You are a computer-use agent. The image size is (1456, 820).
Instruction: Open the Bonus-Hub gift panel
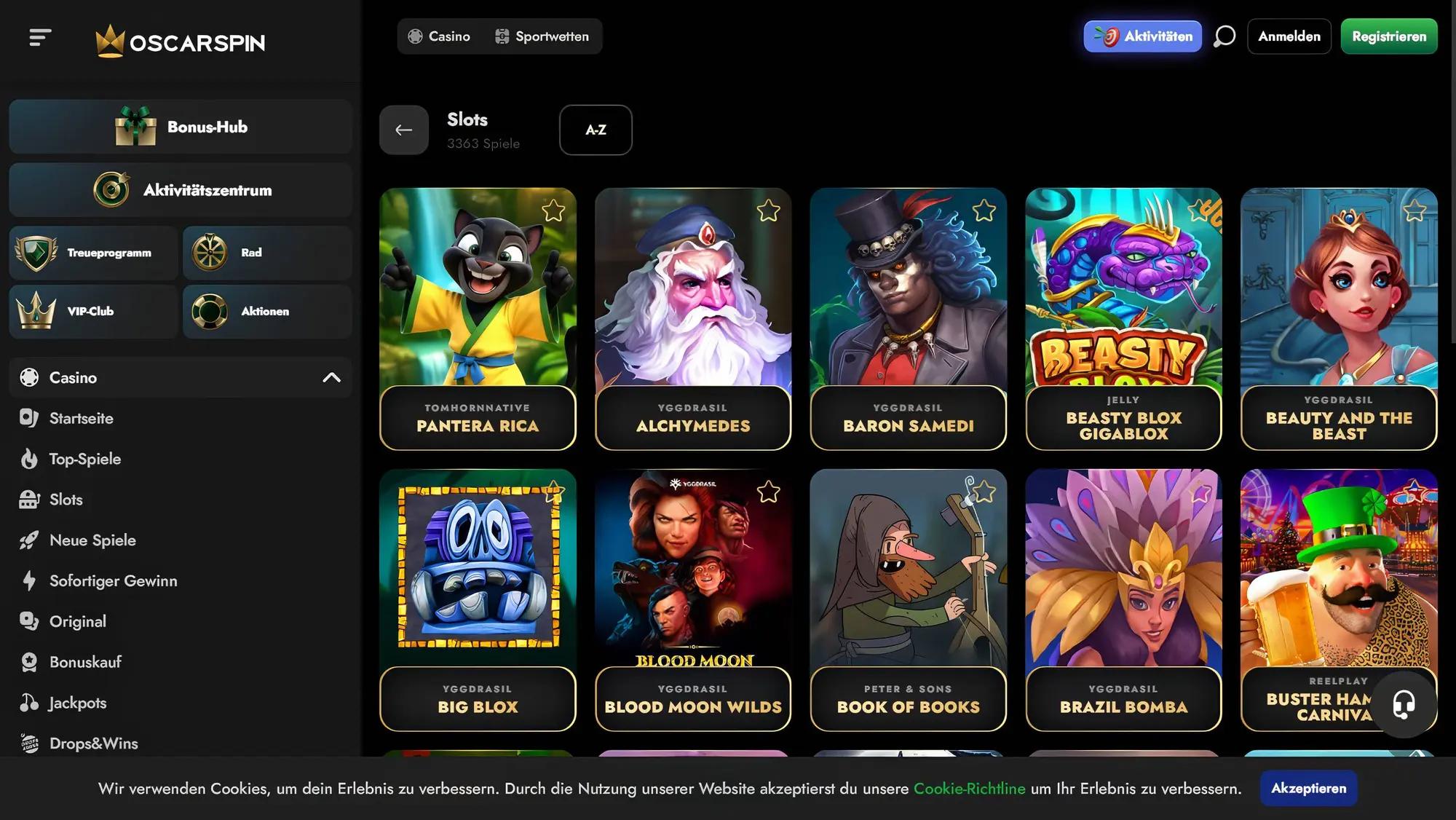[x=180, y=126]
